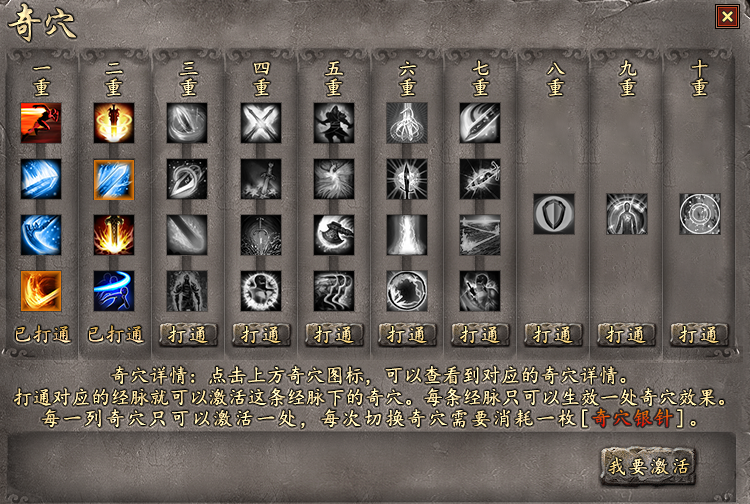This screenshot has height=504, width=750.
Task: Select the red running figure icon in 一重
Action: [41, 123]
